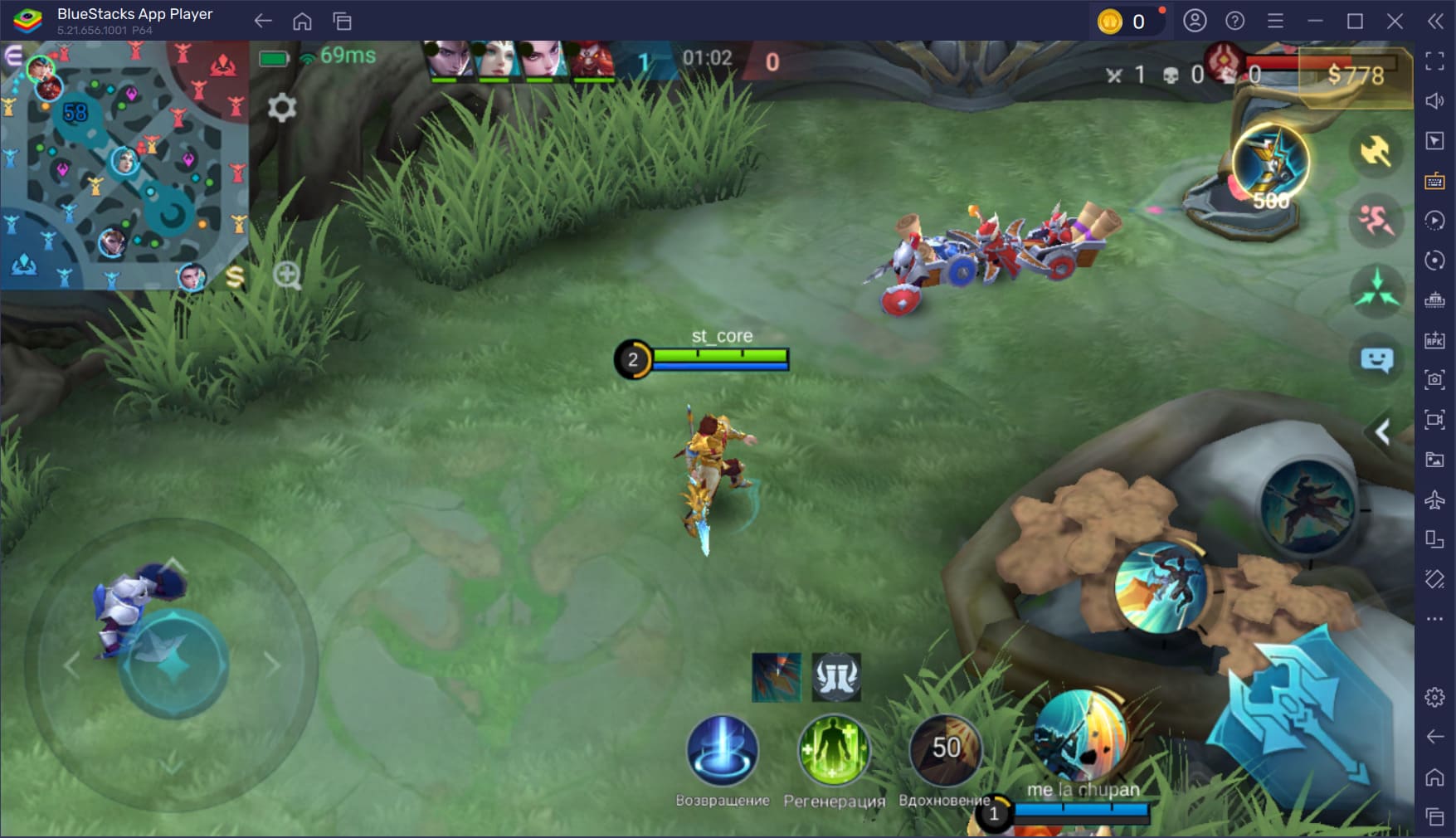
Task: Cast the upper spear-warrior skill
Action: (x=1307, y=506)
